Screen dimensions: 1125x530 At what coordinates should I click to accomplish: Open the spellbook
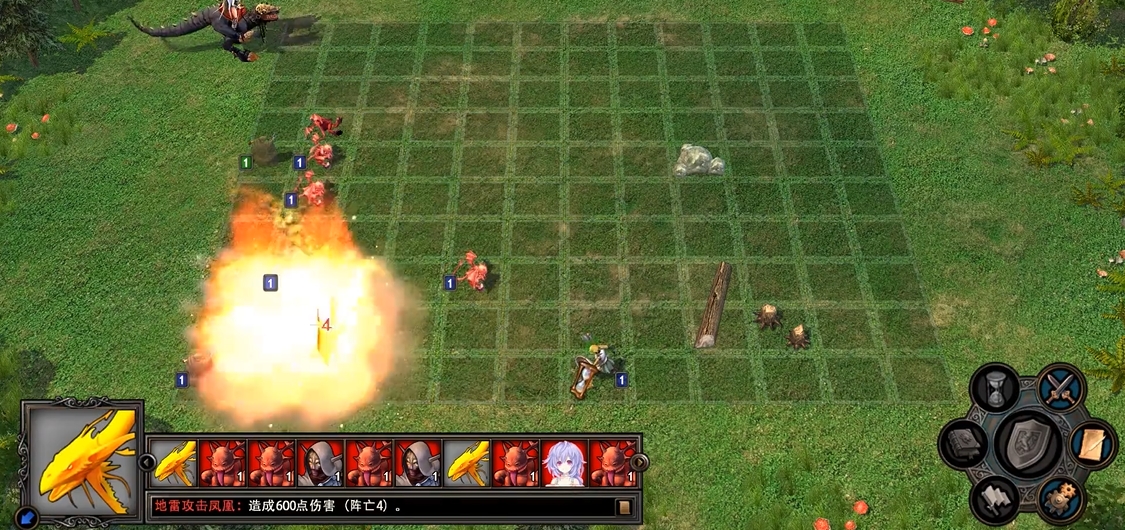(x=964, y=444)
